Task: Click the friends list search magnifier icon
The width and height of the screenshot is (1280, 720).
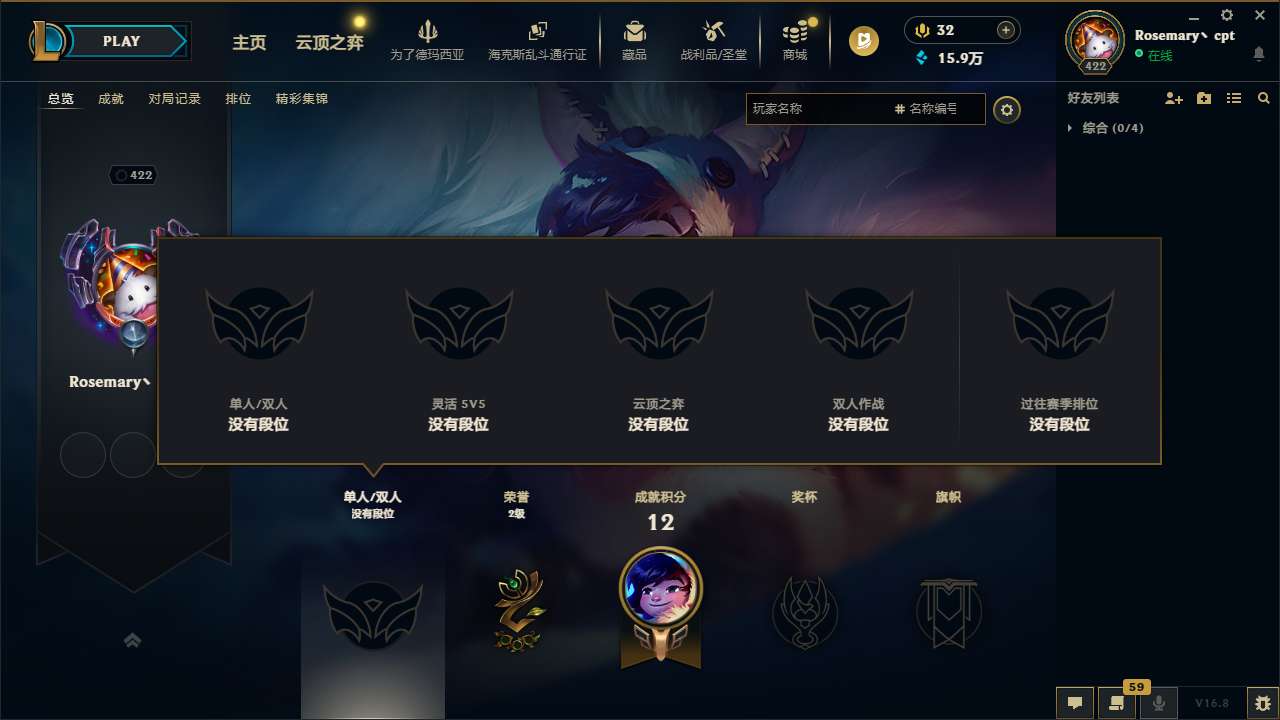Action: point(1263,98)
